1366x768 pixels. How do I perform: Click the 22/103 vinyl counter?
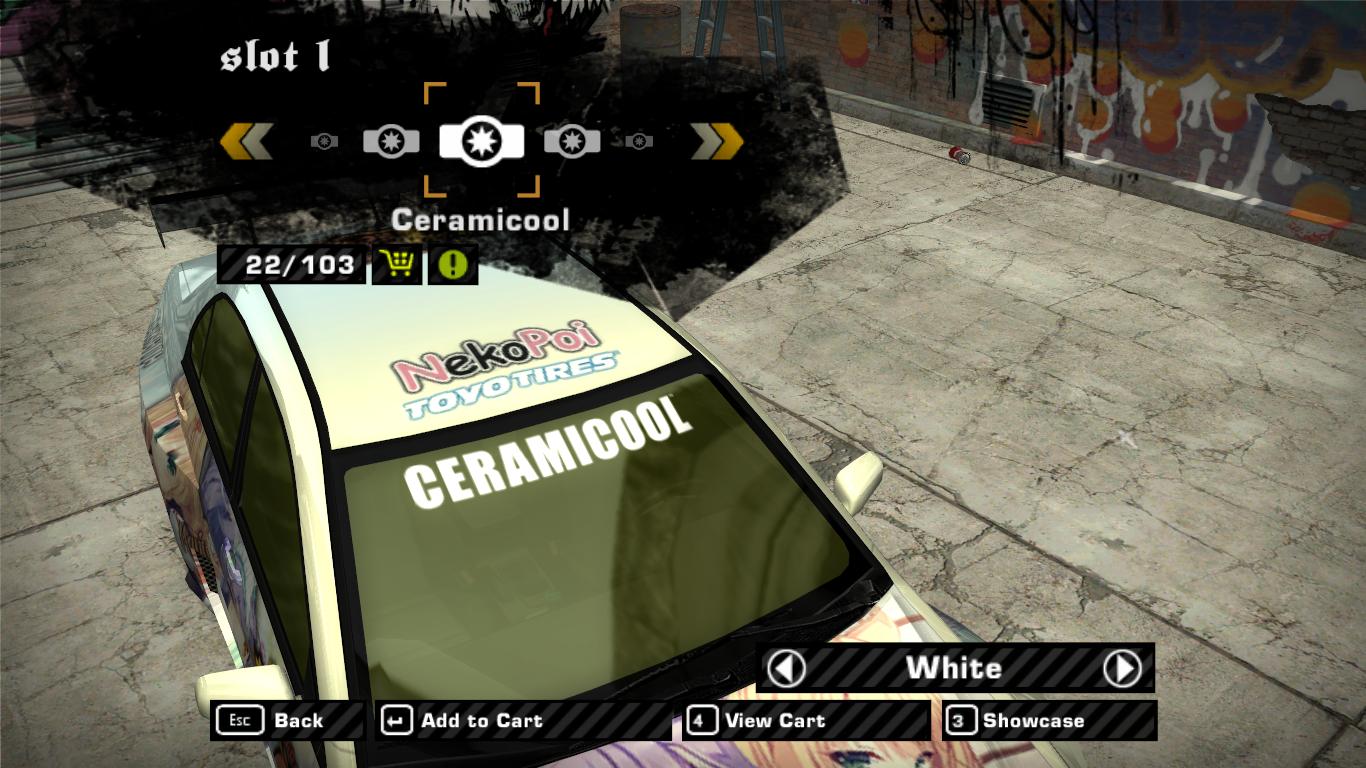[291, 266]
